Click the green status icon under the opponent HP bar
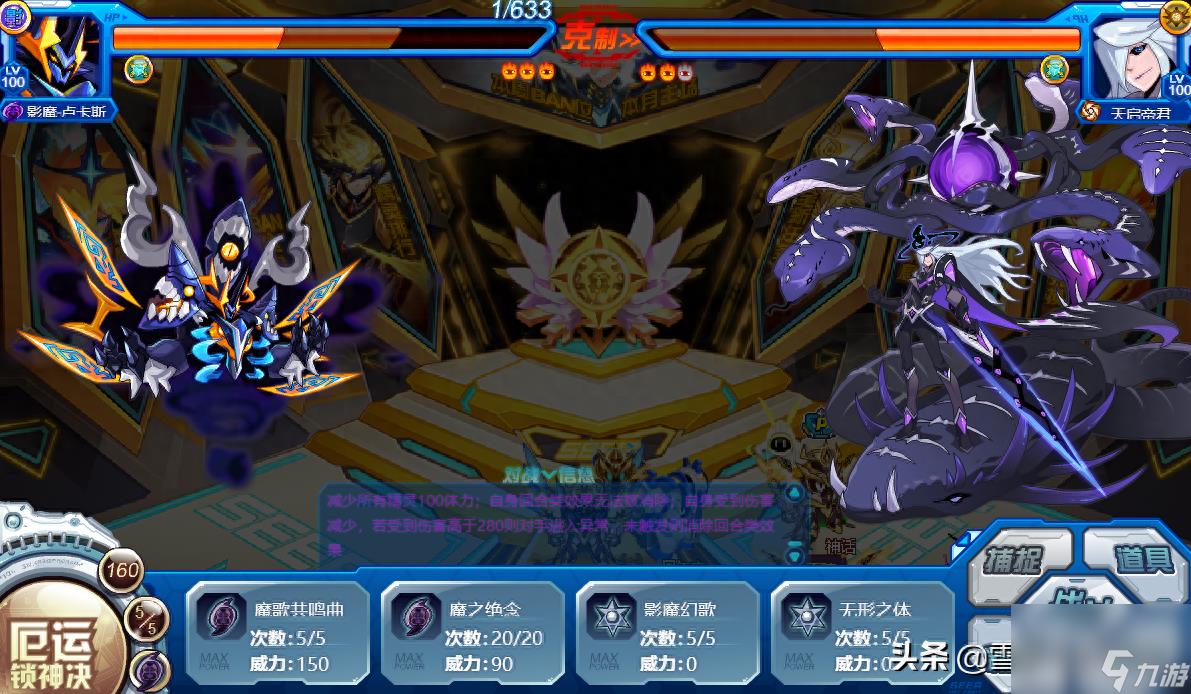Image resolution: width=1191 pixels, height=694 pixels. point(1053,69)
